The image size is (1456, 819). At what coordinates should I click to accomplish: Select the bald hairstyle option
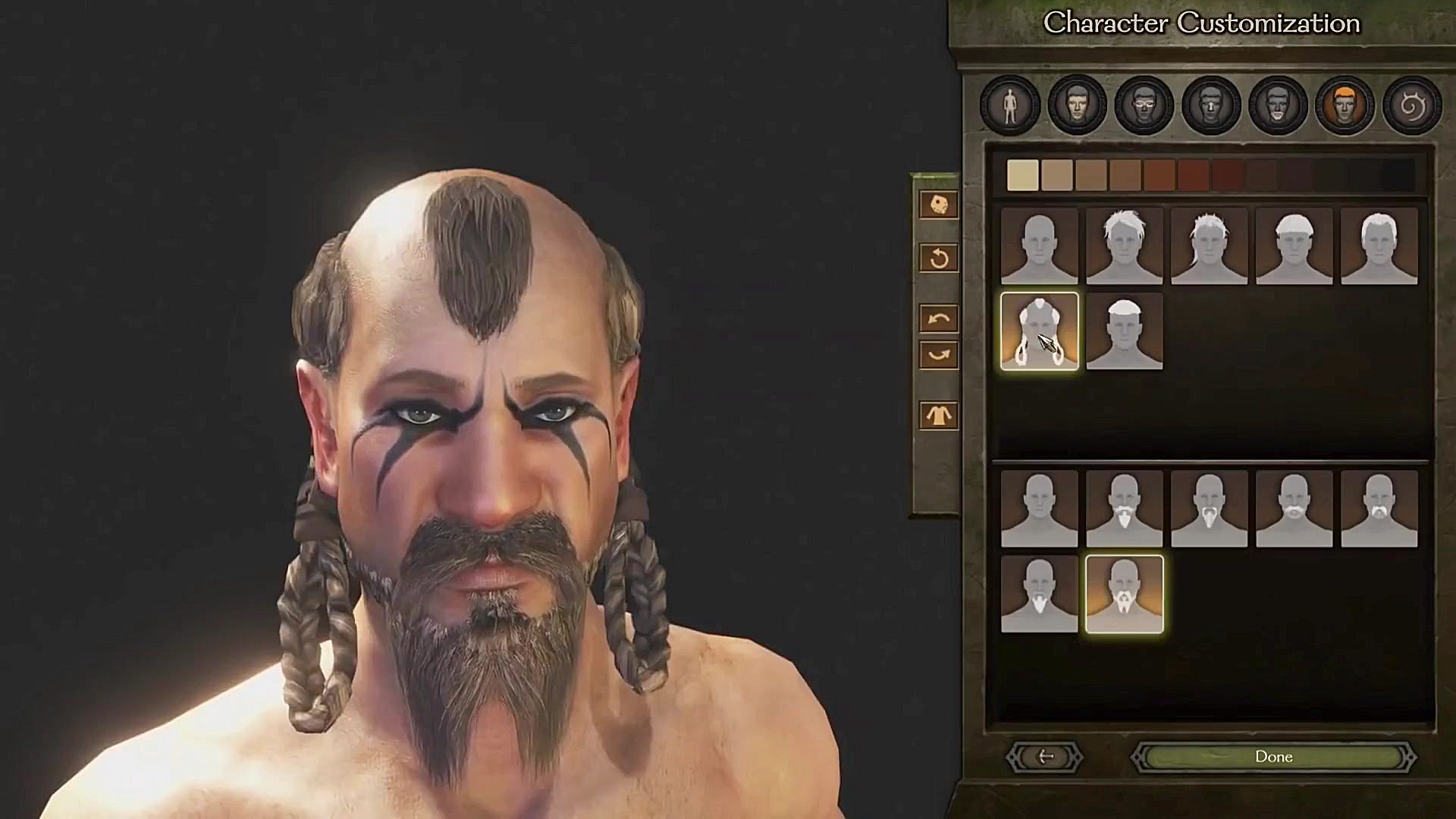coord(1041,244)
